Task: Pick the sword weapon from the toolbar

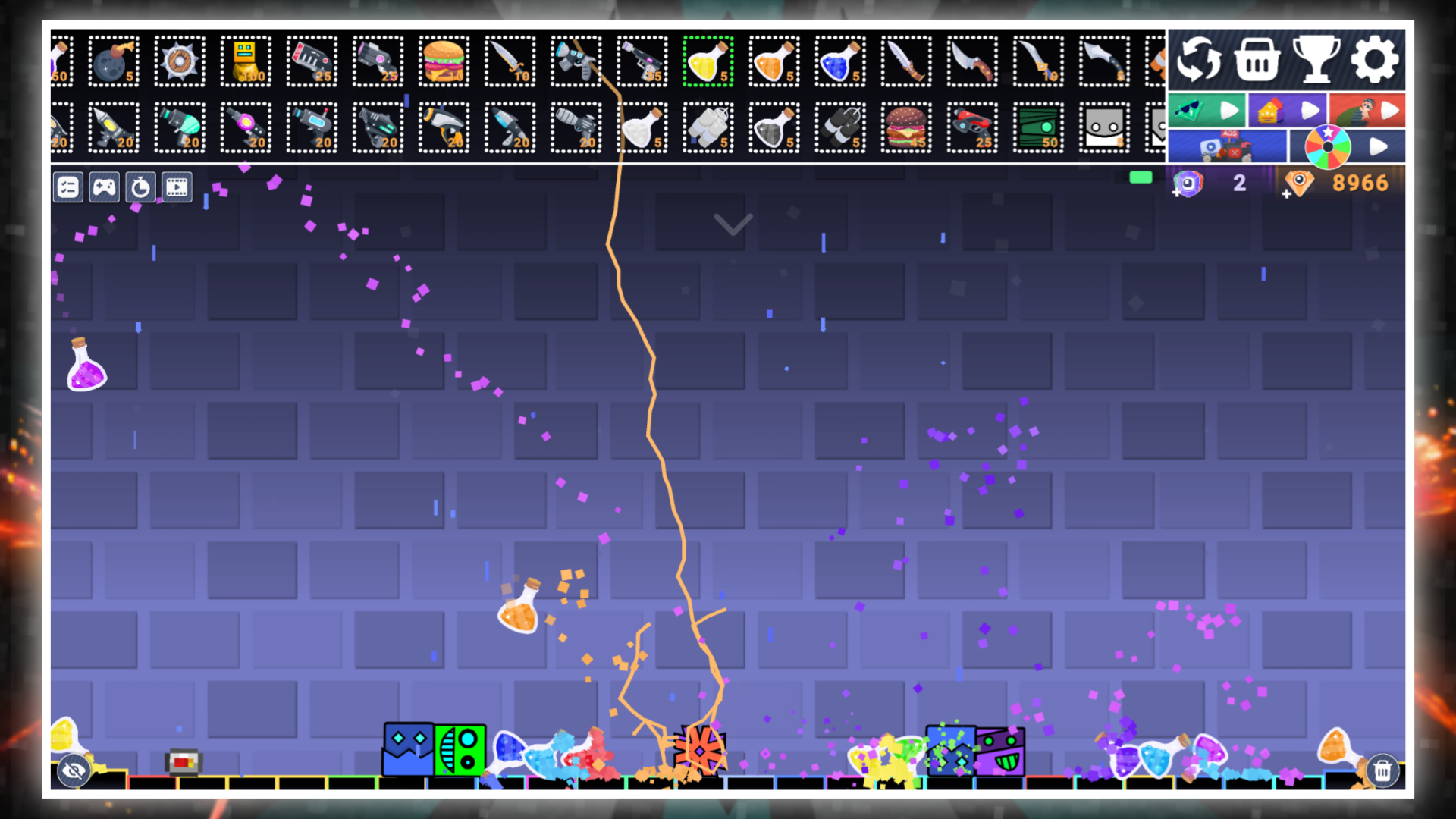Action: click(x=510, y=62)
